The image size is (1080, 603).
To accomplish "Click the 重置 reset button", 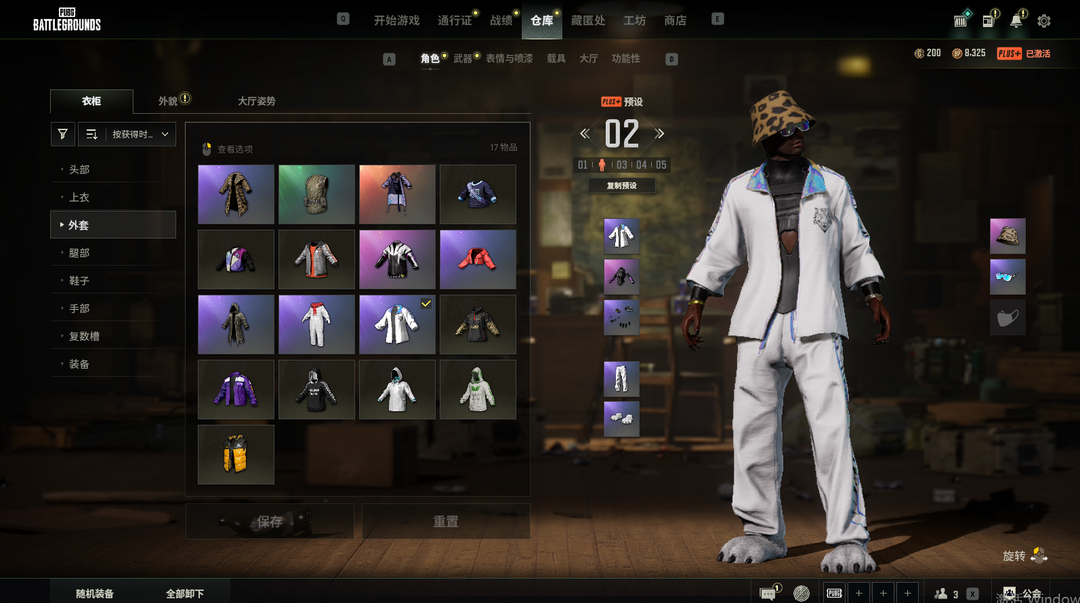I will [446, 521].
